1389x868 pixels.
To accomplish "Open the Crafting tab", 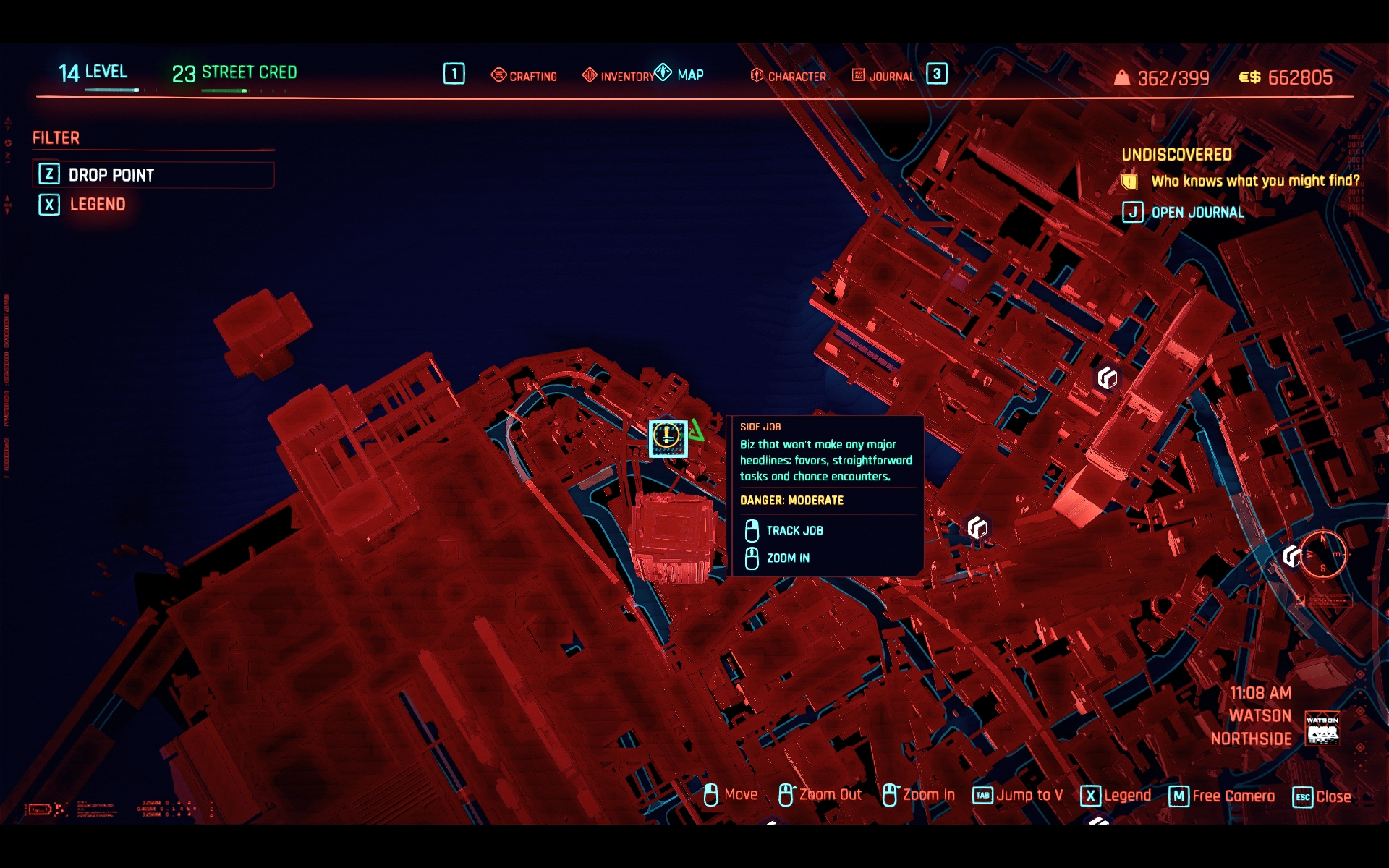I will click(x=524, y=75).
